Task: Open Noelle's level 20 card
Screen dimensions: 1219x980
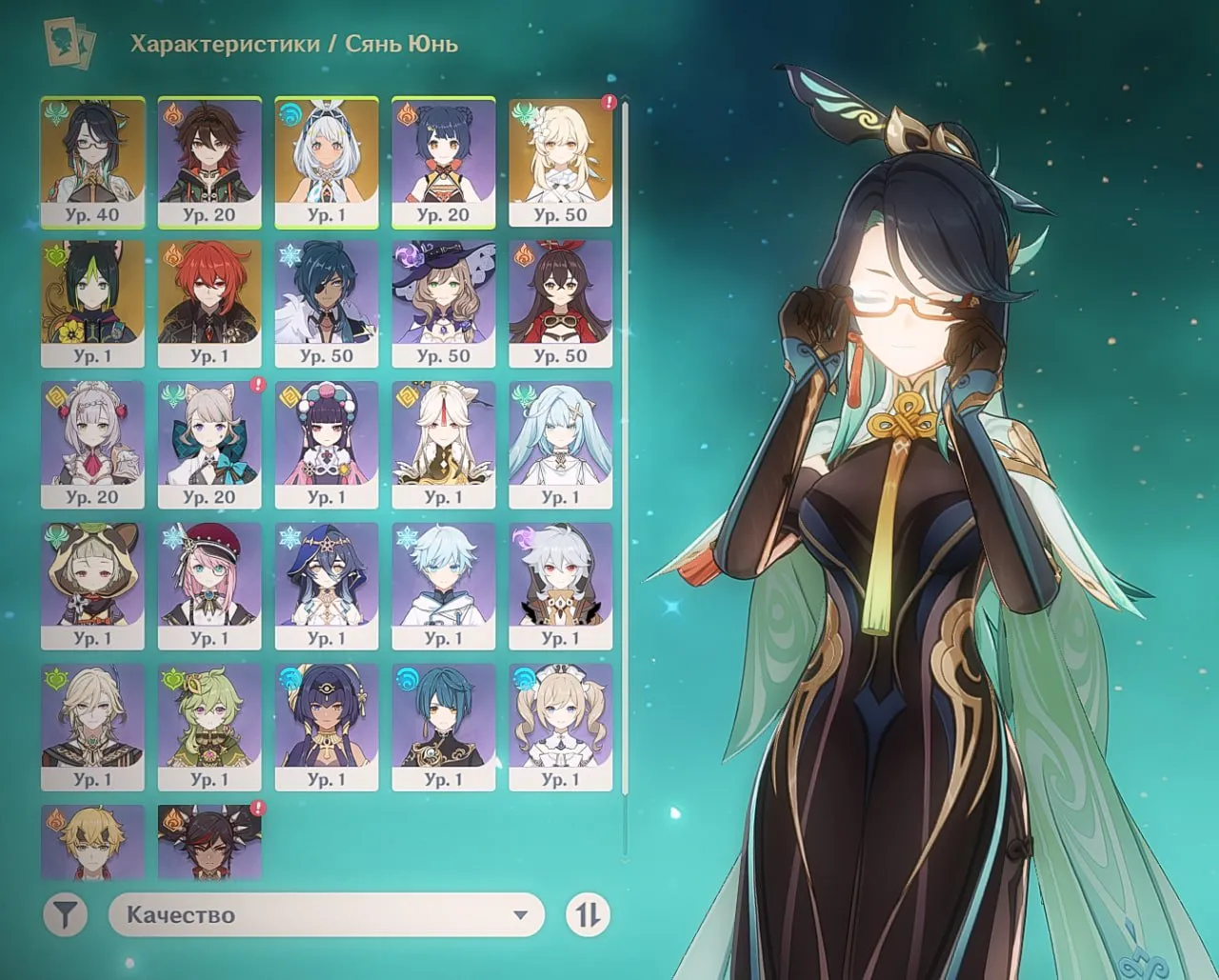Action: pos(92,441)
